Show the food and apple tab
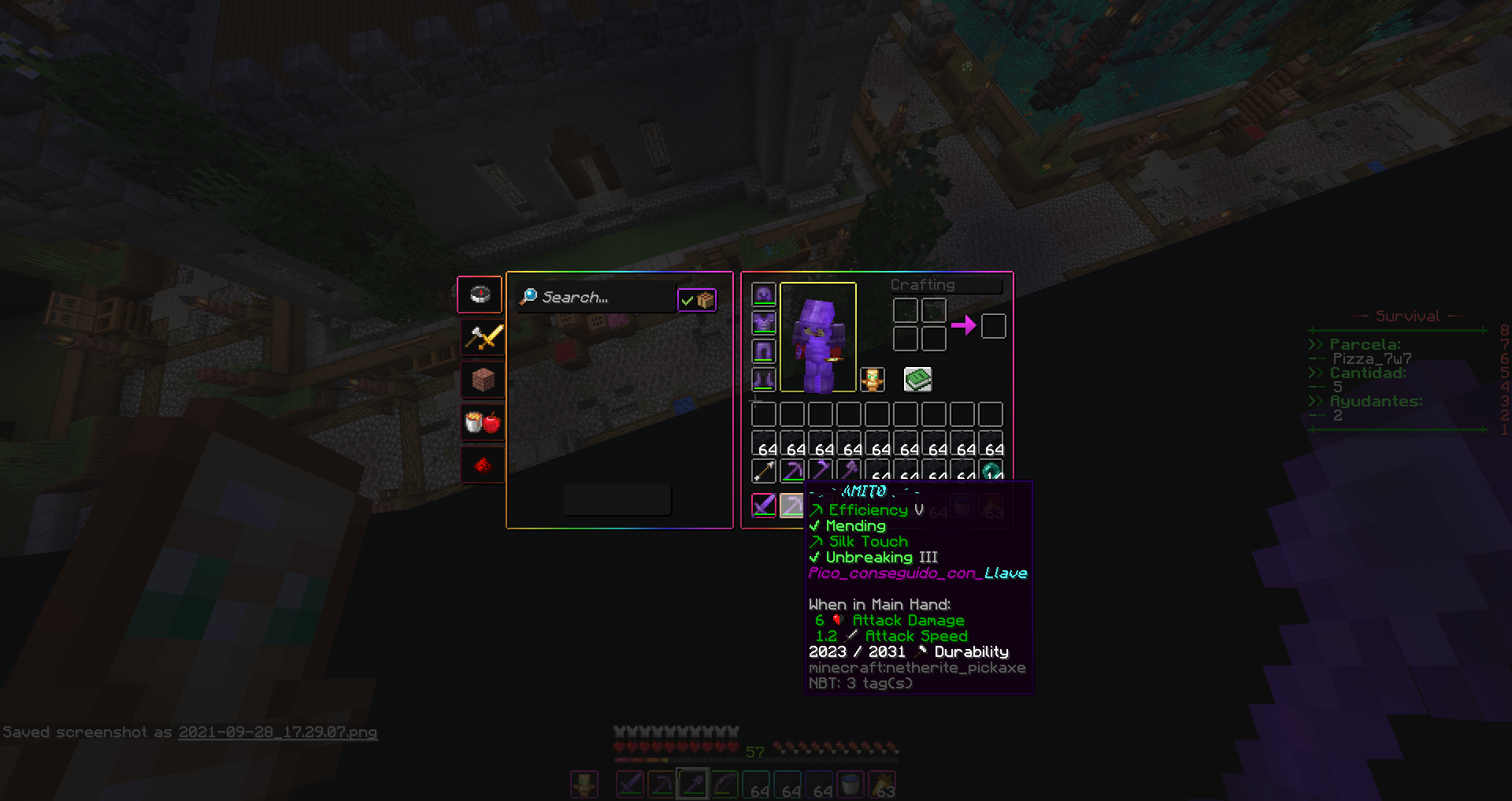The image size is (1512, 801). (483, 423)
